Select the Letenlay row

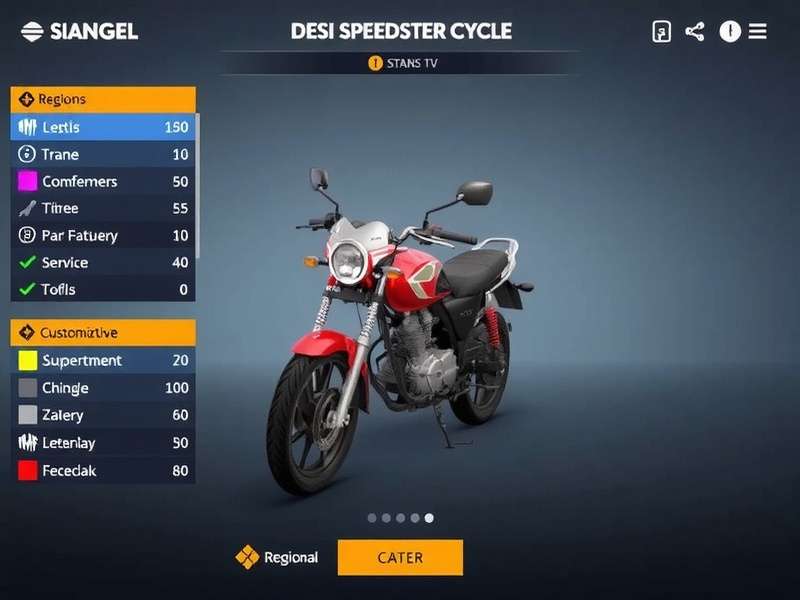tap(103, 442)
